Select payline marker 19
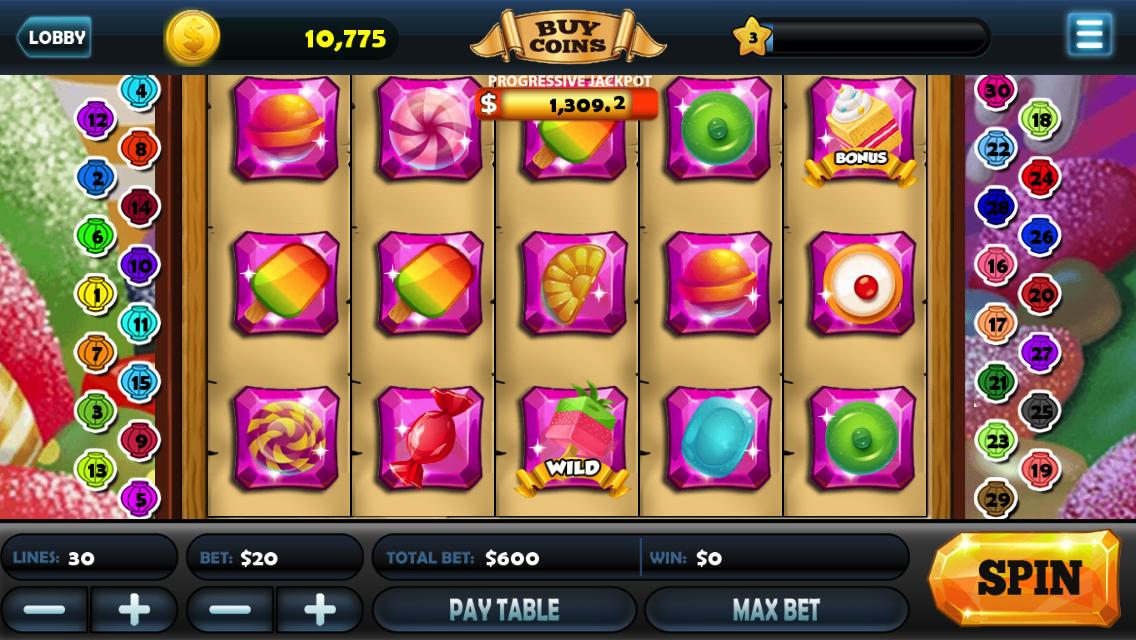 tap(1040, 468)
